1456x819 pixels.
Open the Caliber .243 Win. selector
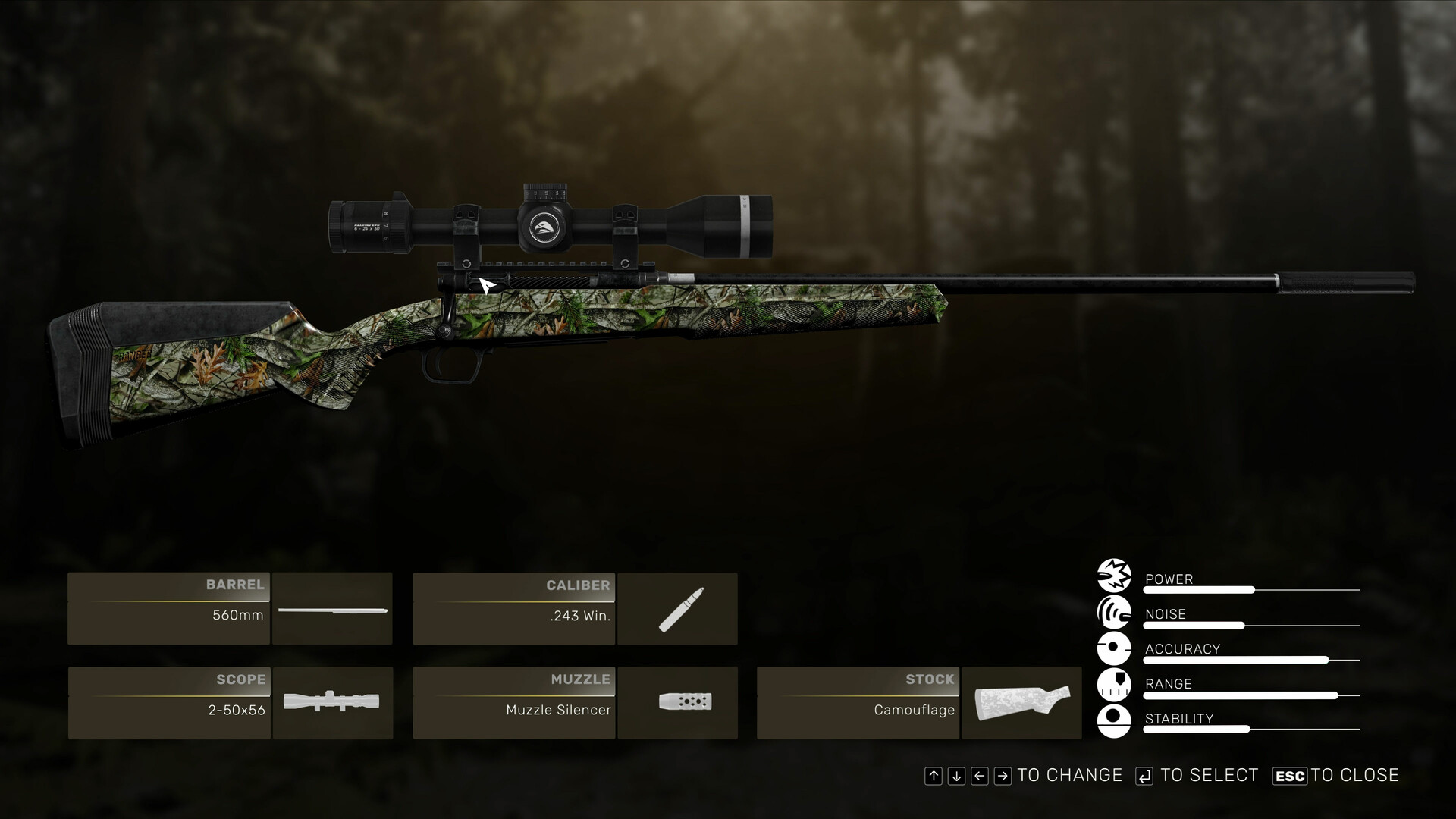point(513,609)
